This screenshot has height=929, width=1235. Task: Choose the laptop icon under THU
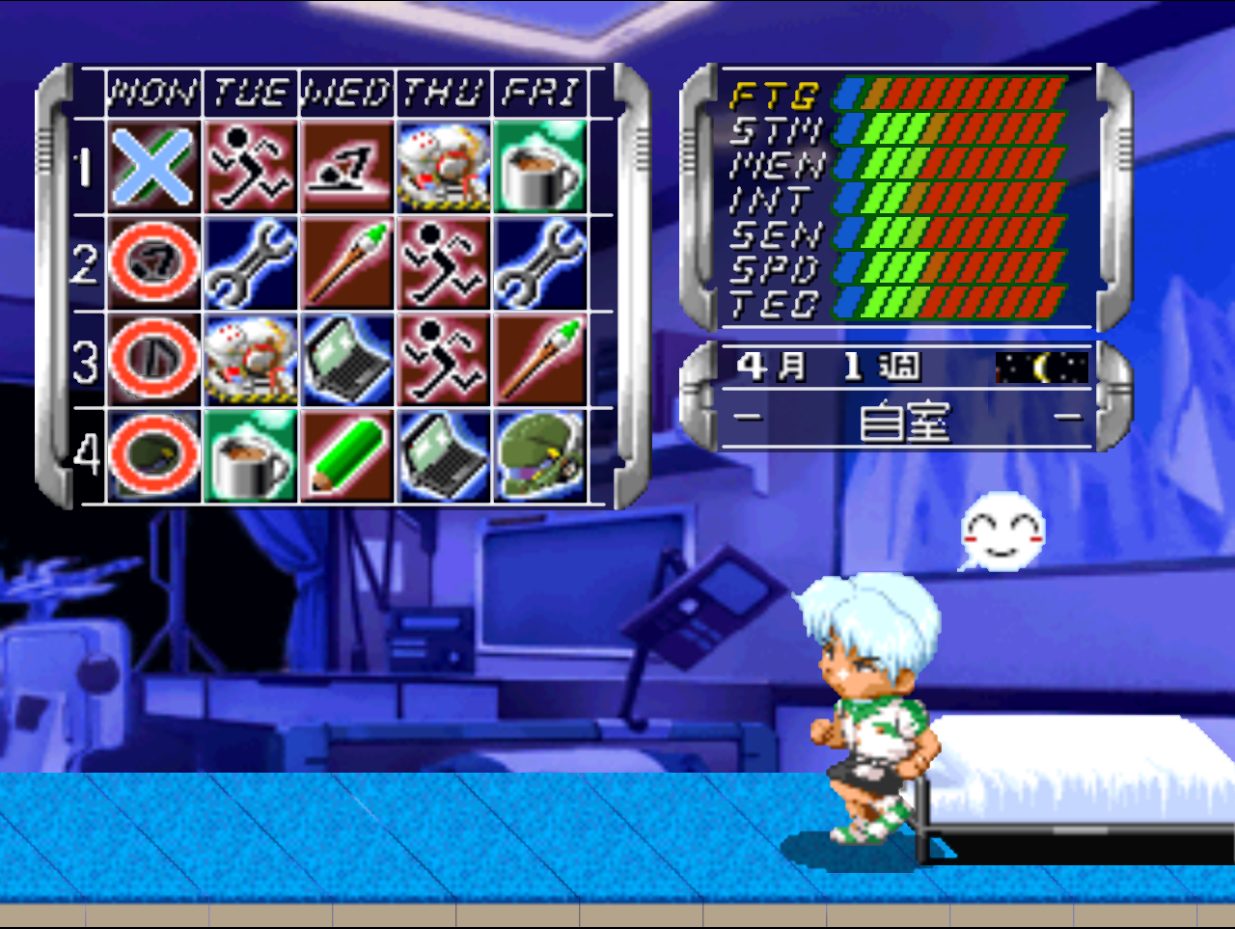pos(443,455)
